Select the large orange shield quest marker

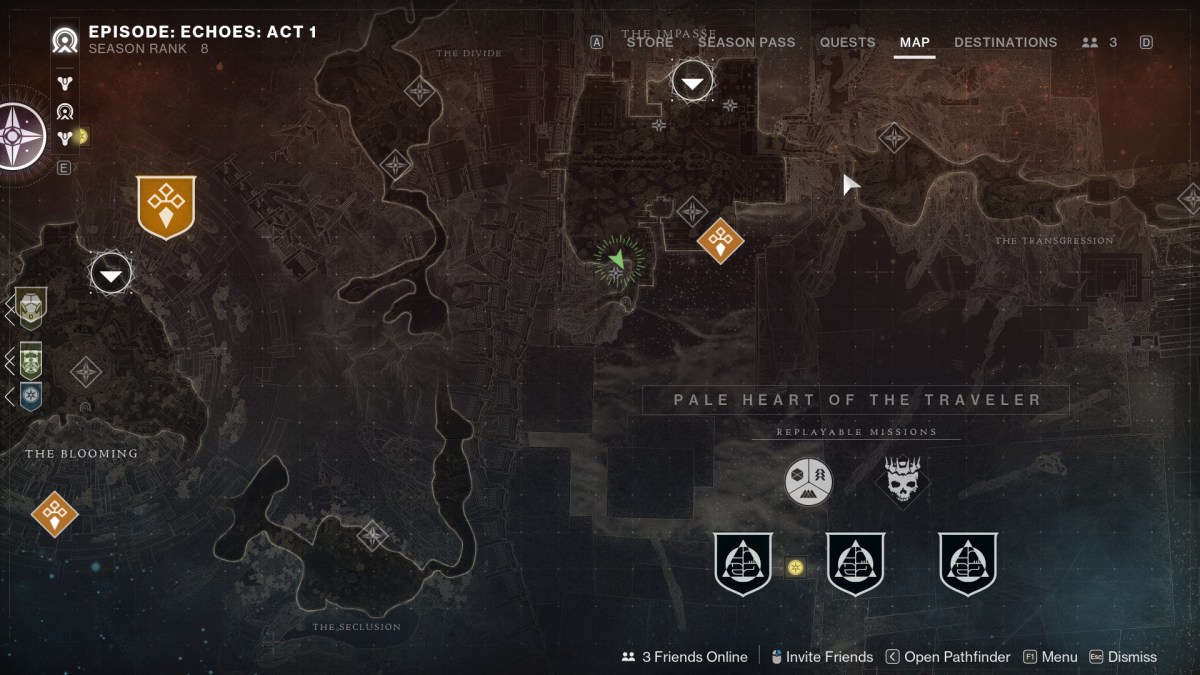click(166, 207)
